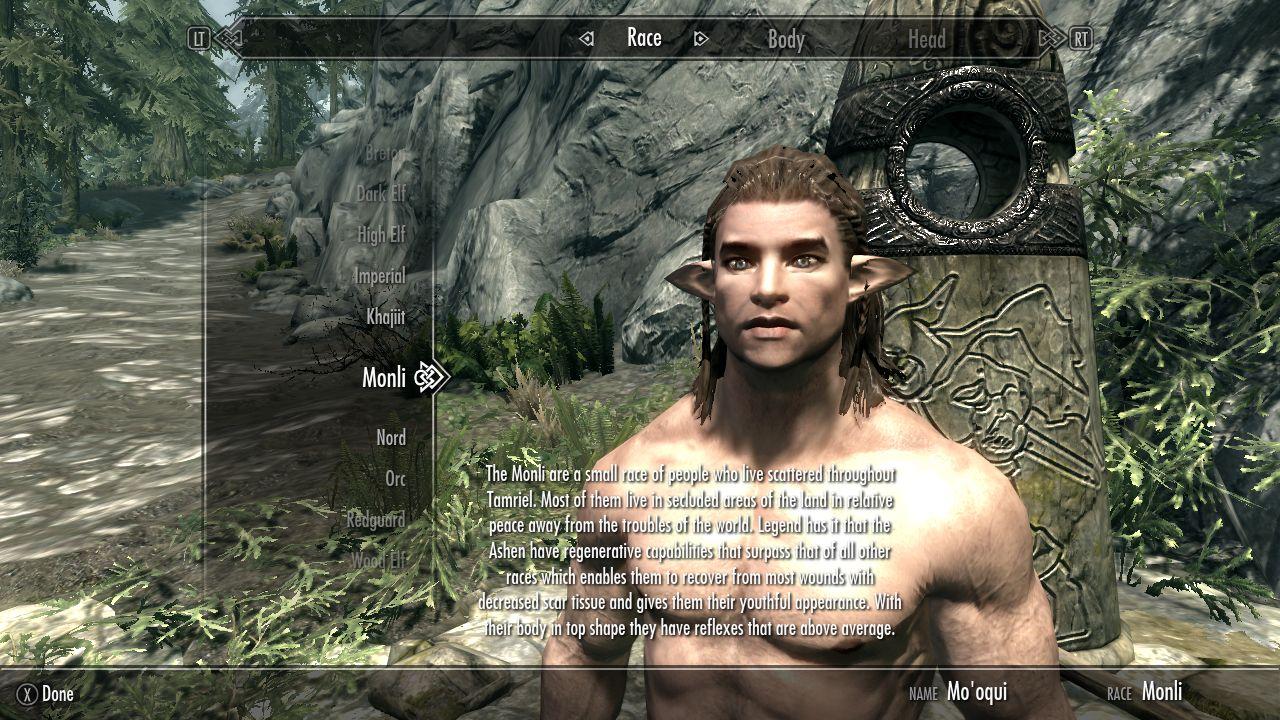The height and width of the screenshot is (720, 1280).
Task: Choose the Breton race
Action: click(385, 154)
